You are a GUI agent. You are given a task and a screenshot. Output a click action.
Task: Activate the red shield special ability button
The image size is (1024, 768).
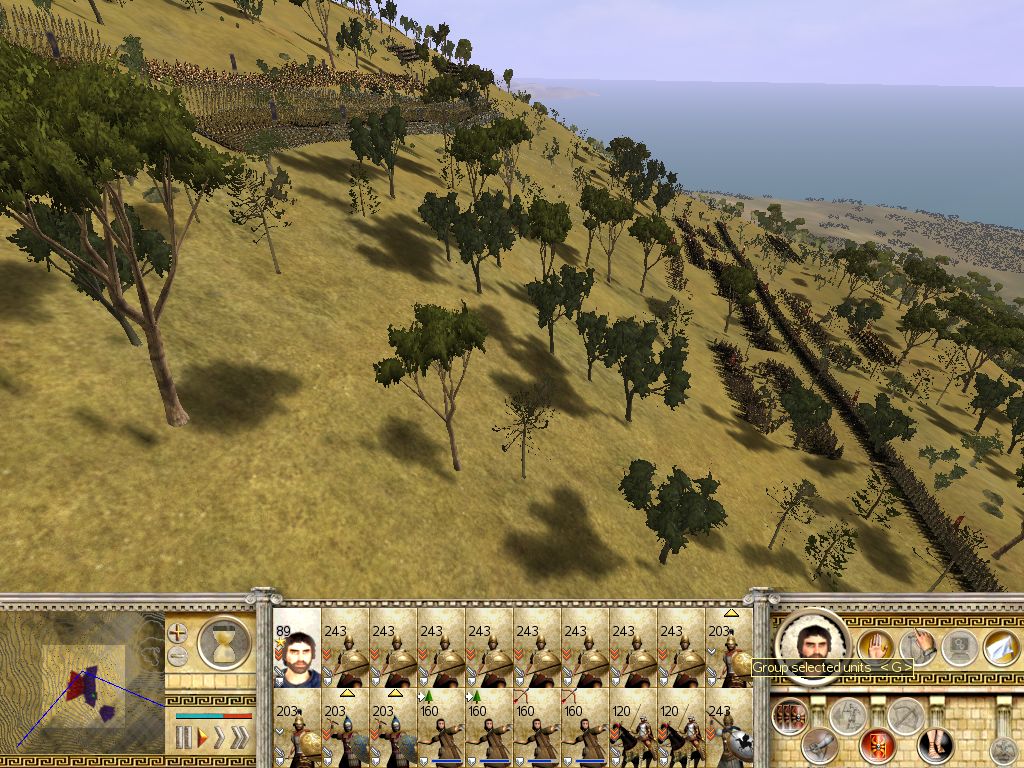877,745
